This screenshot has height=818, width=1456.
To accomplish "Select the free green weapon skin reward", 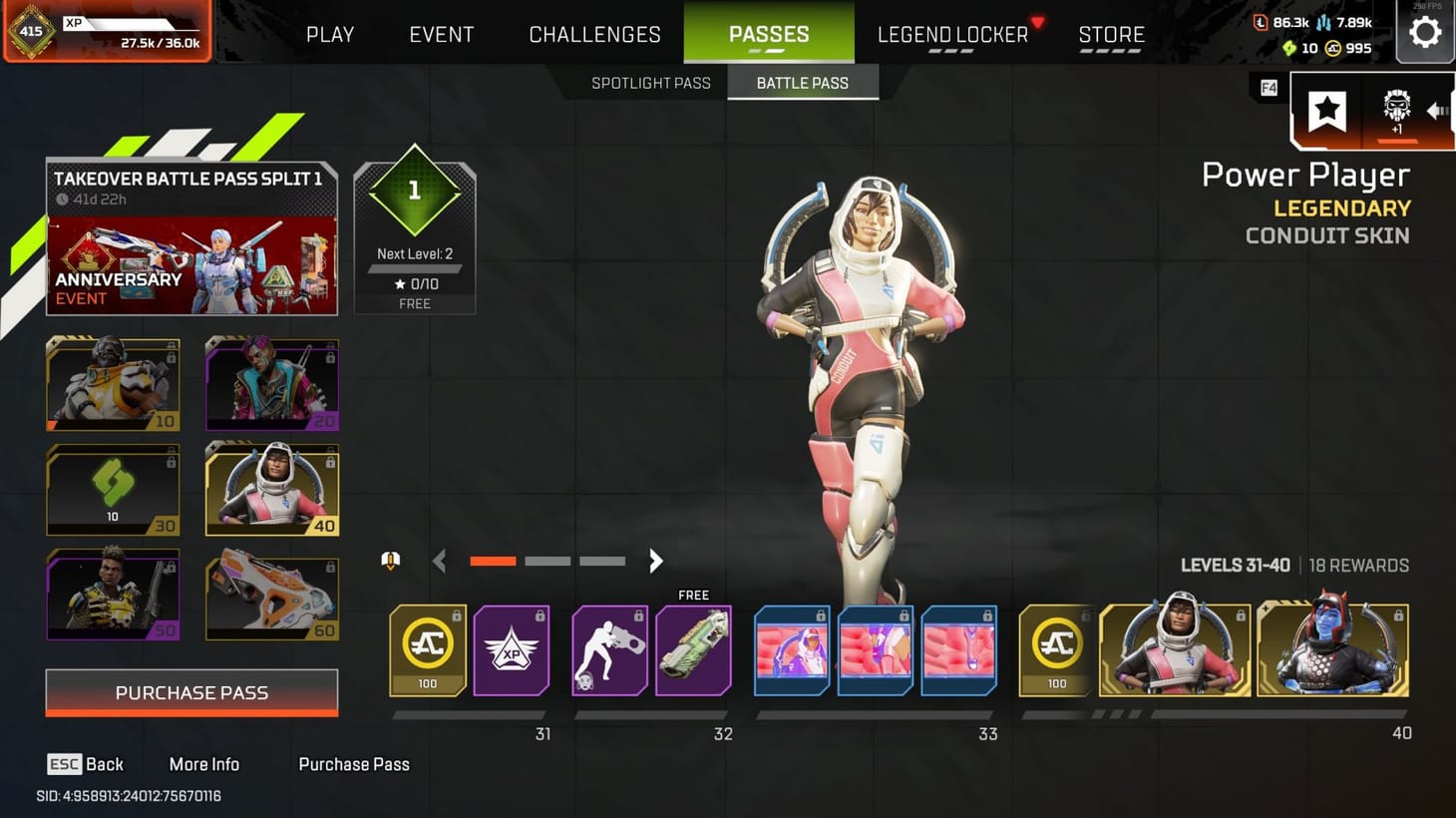I will coord(692,650).
